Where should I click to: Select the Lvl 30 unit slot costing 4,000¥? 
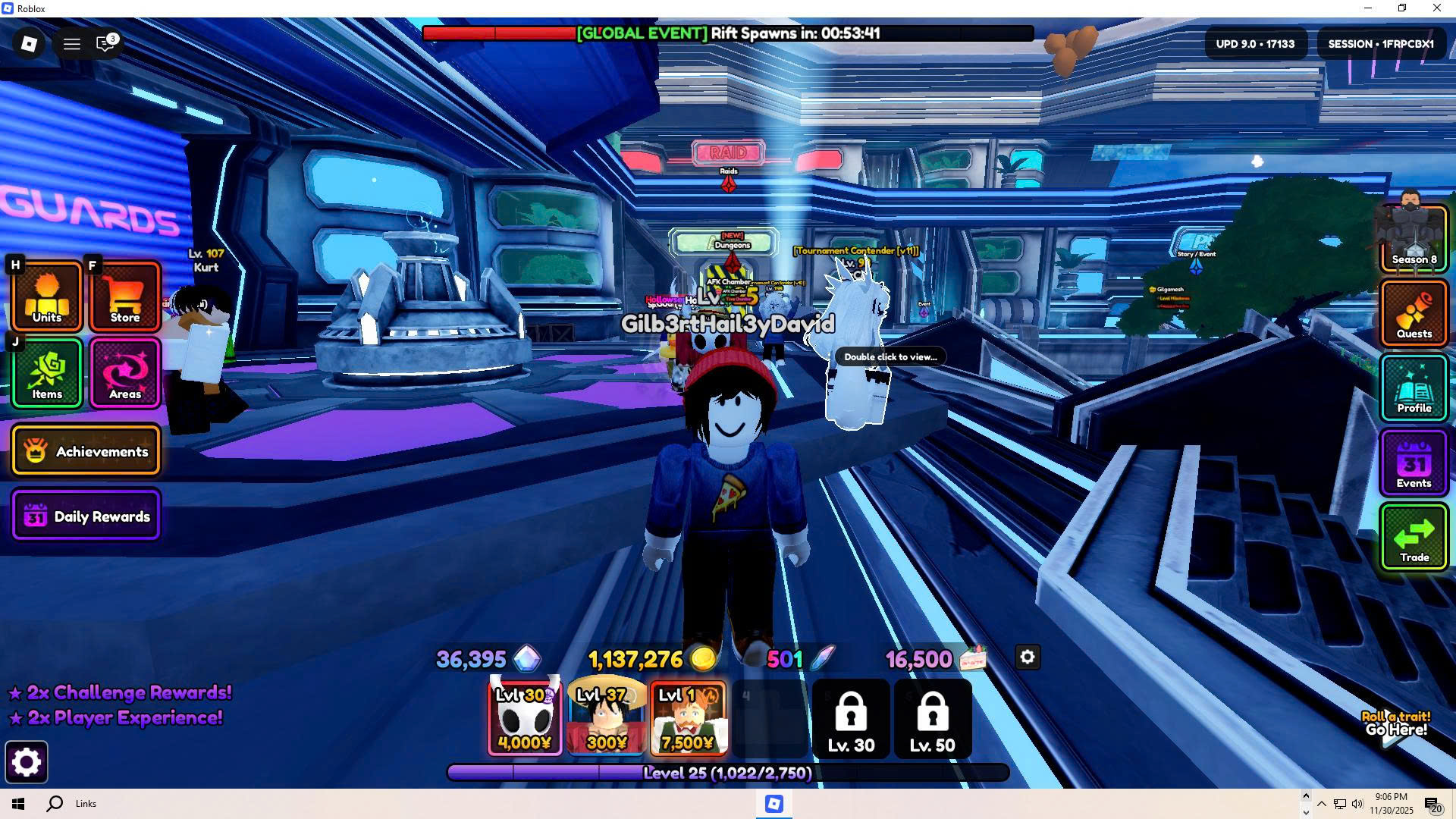click(x=525, y=717)
